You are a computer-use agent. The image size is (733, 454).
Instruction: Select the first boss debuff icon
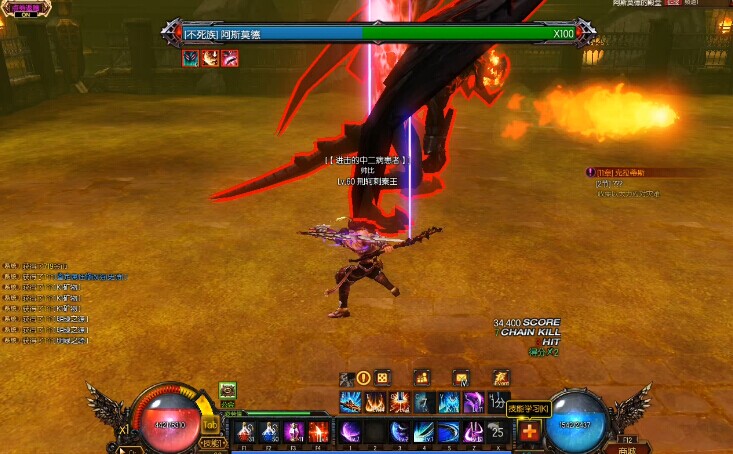pos(189,59)
